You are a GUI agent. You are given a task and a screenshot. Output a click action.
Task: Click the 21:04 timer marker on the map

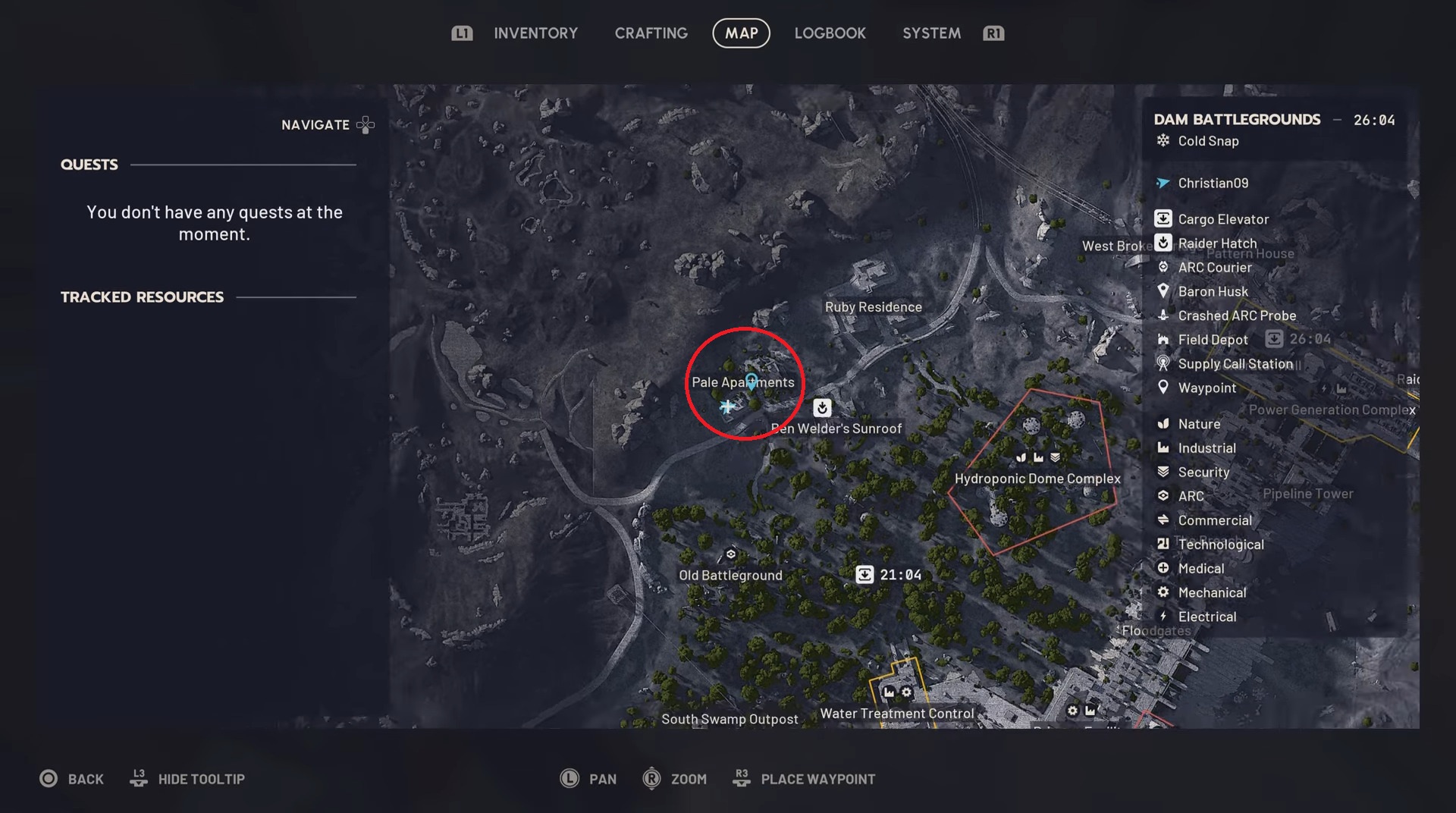[866, 574]
